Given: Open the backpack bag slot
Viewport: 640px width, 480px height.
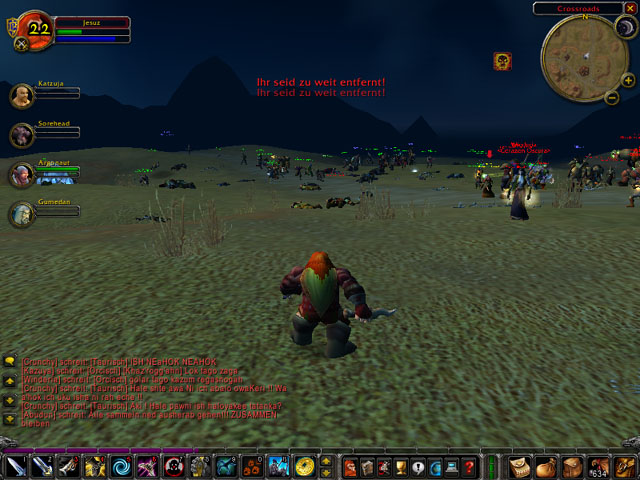Looking at the screenshot, I should (624, 466).
